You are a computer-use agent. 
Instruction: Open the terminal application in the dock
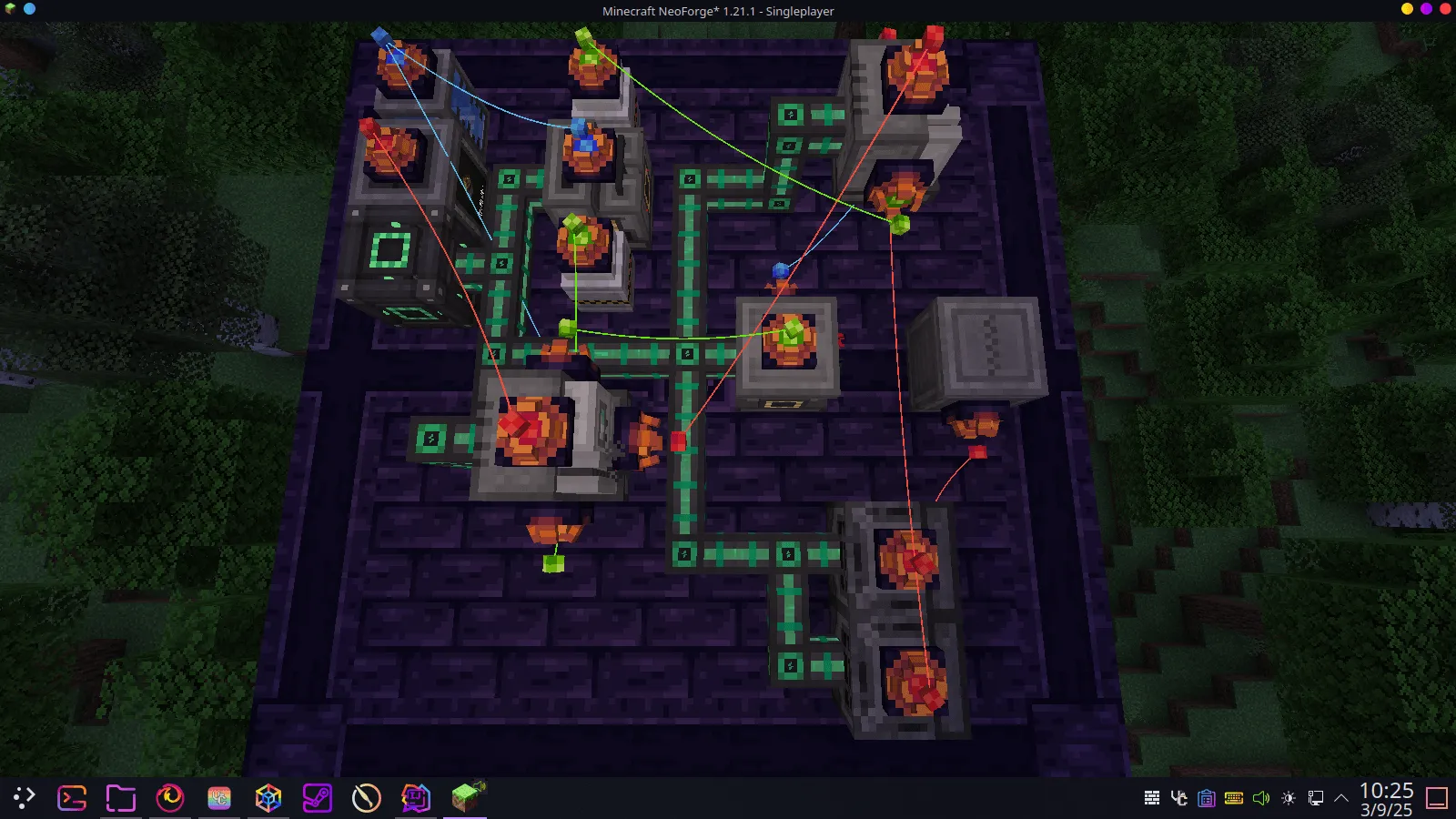pyautogui.click(x=73, y=798)
